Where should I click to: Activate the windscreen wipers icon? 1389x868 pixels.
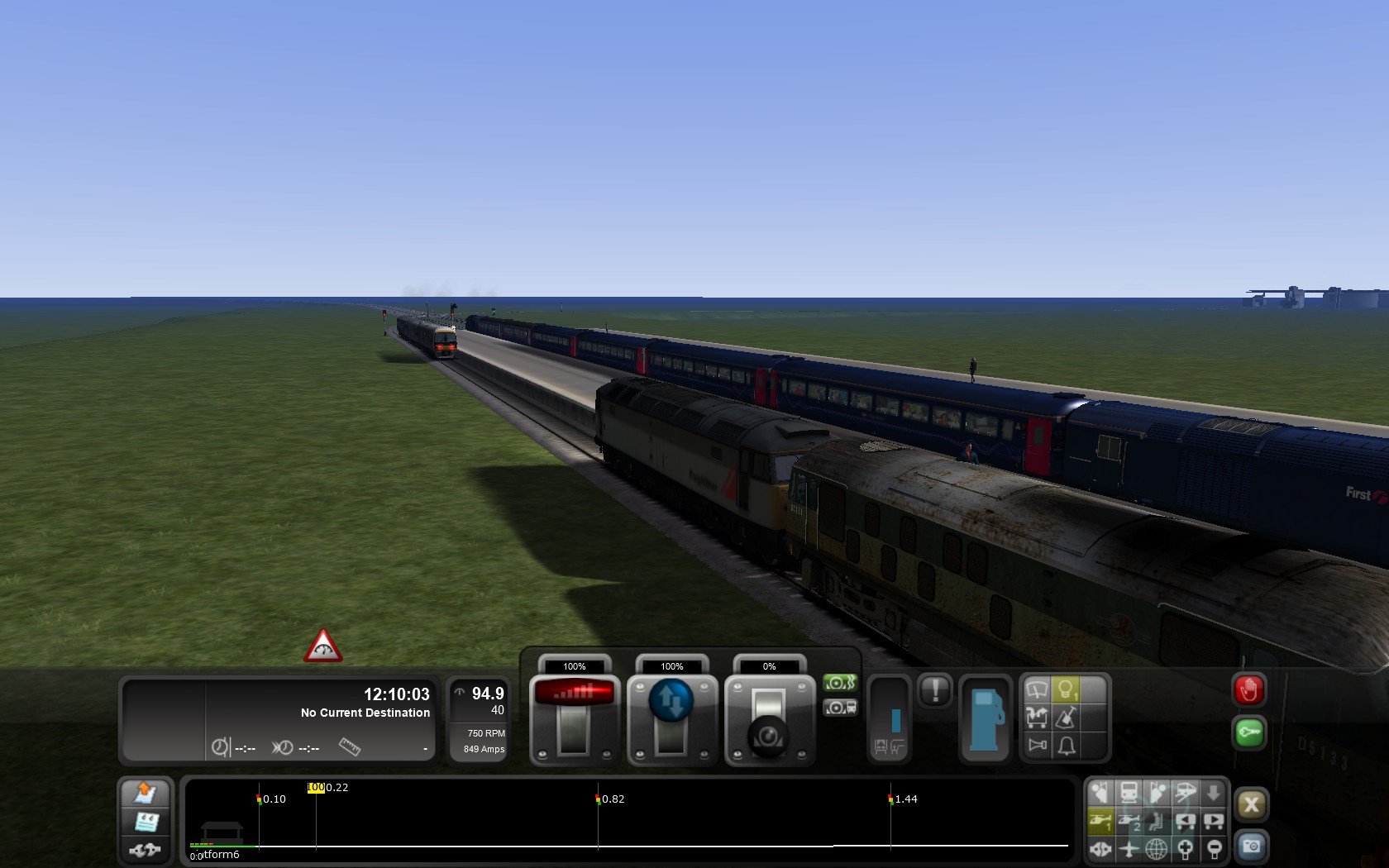point(1037,689)
